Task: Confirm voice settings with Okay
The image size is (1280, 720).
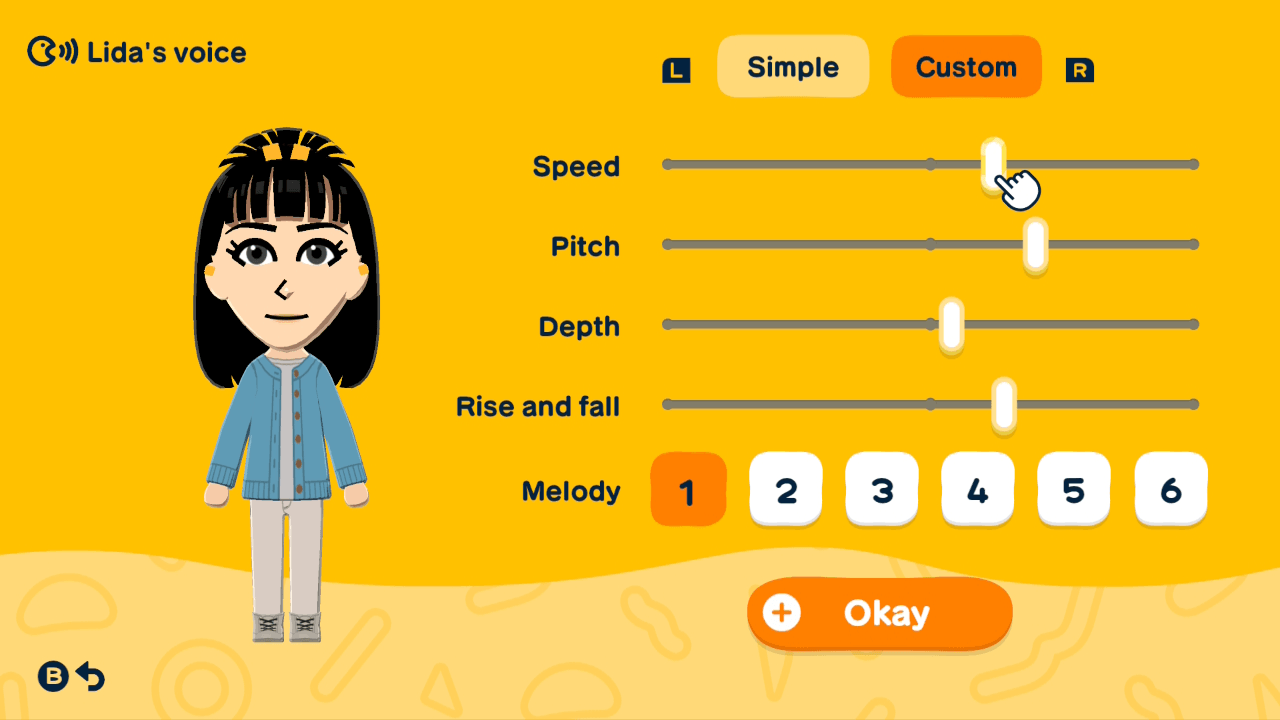Action: tap(879, 613)
